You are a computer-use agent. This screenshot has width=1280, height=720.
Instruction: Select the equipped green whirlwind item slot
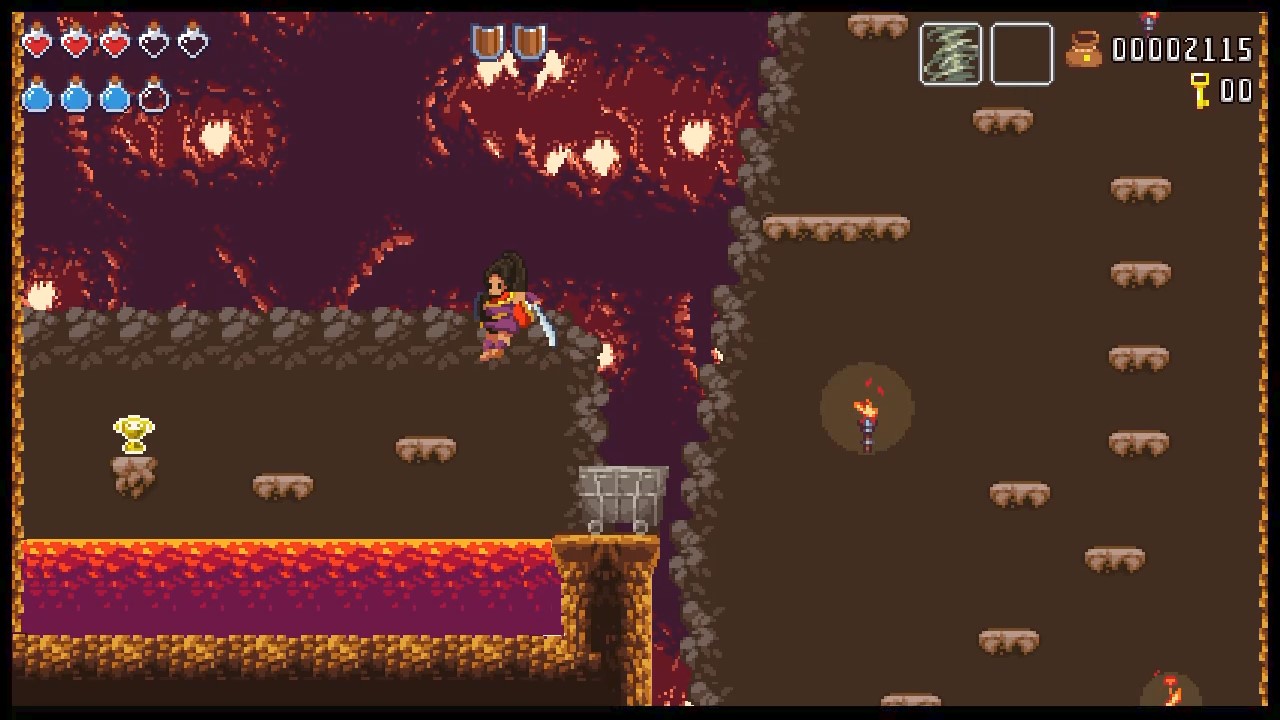click(949, 54)
